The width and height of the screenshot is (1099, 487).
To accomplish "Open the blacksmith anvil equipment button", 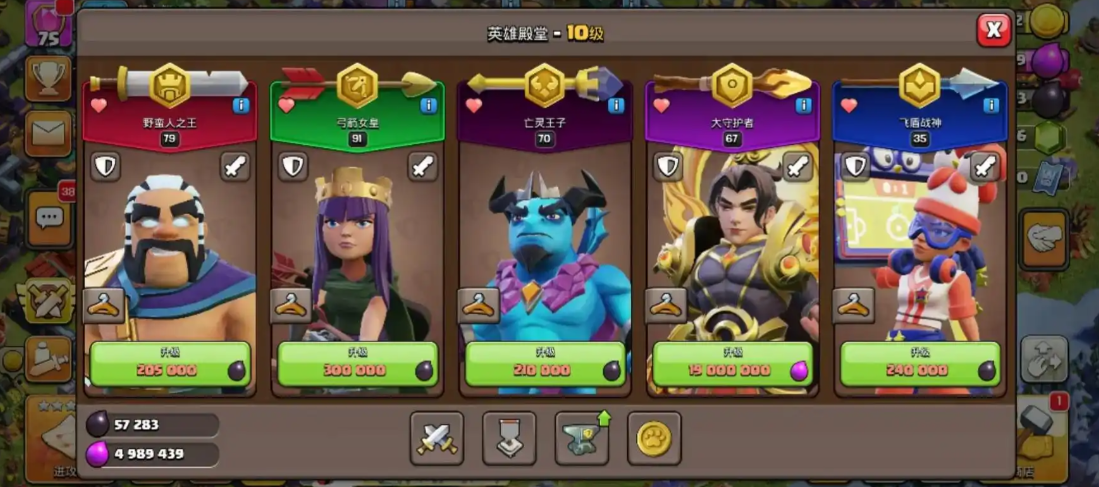I will 582,438.
